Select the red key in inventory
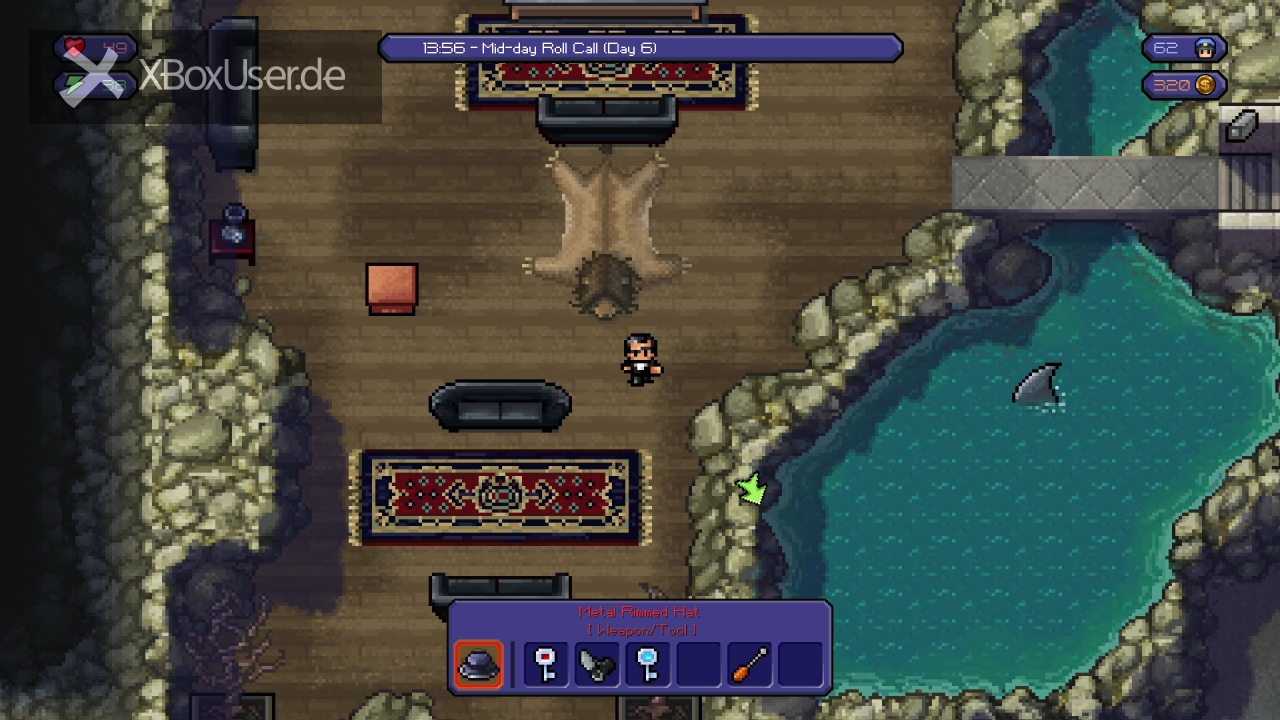1280x720 pixels. click(x=546, y=665)
